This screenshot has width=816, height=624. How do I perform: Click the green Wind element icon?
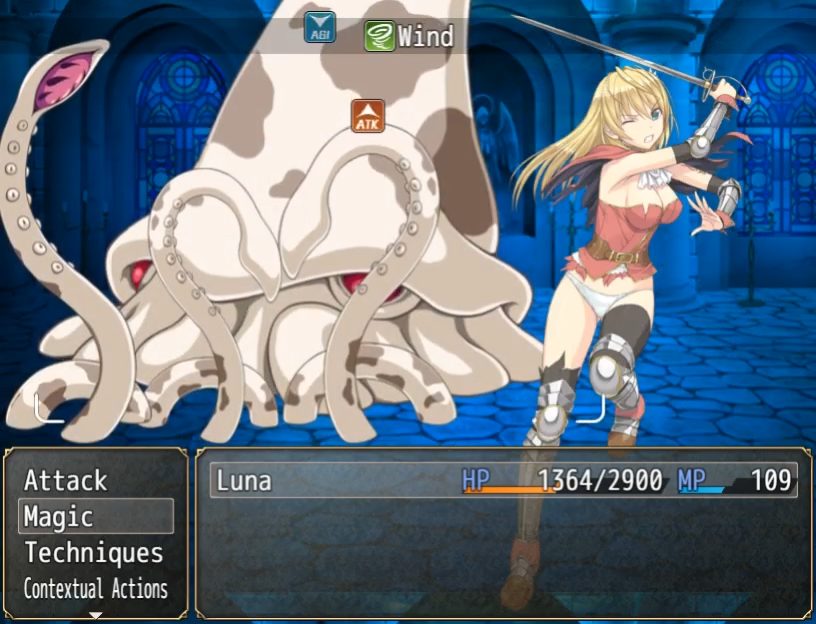pyautogui.click(x=379, y=37)
